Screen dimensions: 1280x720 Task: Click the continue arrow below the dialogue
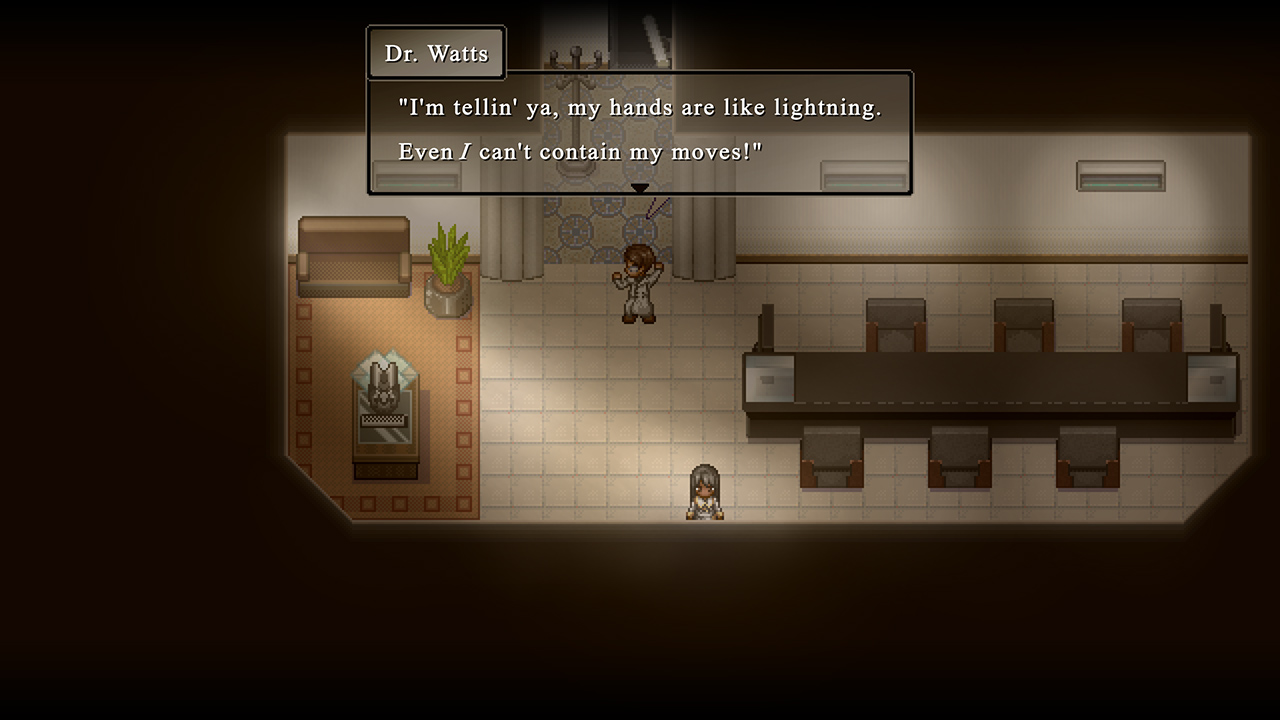click(639, 187)
